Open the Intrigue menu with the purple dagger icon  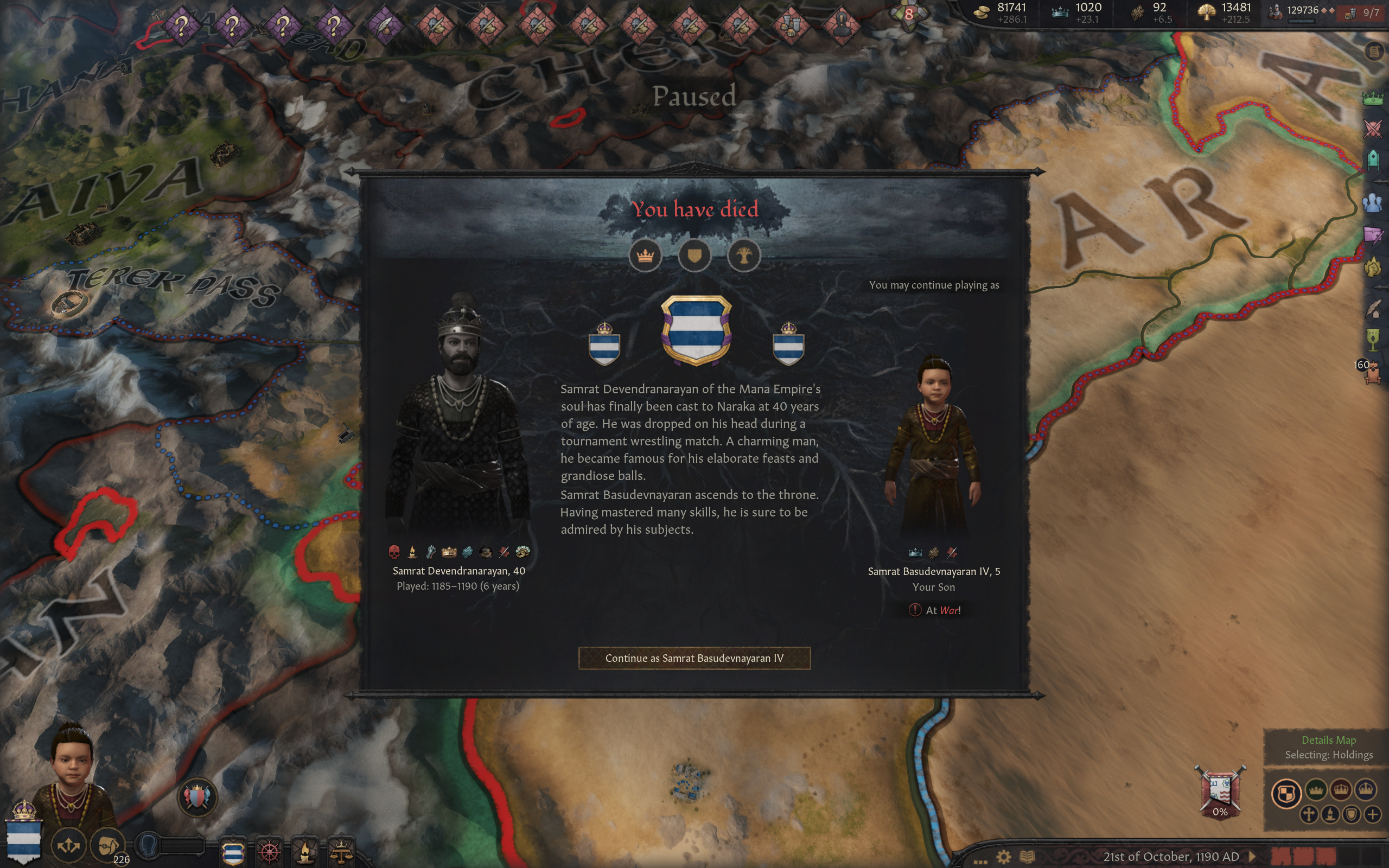(1372, 234)
